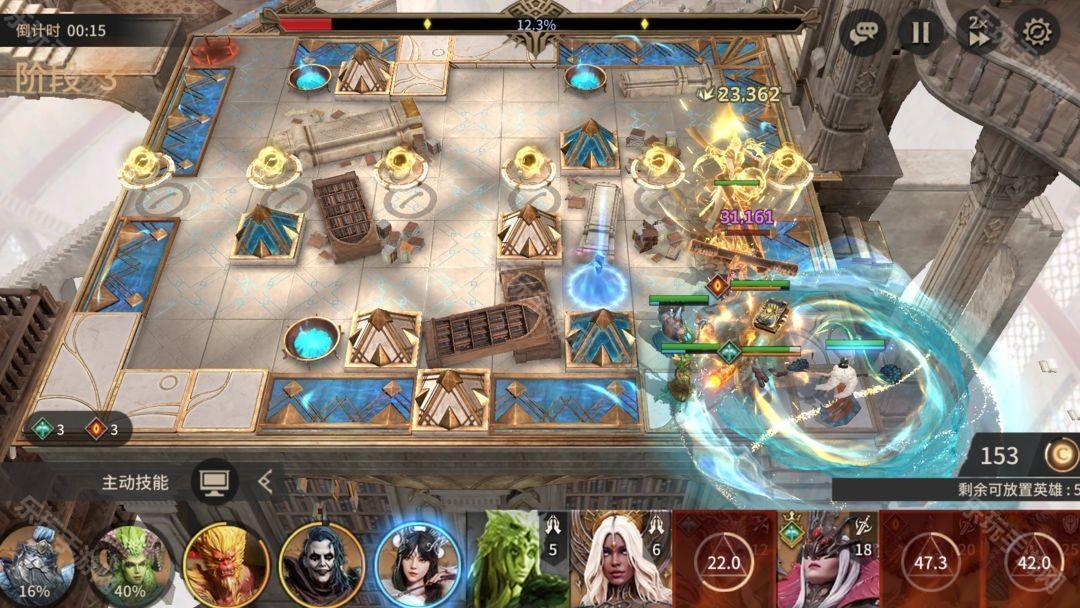
Task: Select the cooldown card showing 22.0
Action: point(724,562)
